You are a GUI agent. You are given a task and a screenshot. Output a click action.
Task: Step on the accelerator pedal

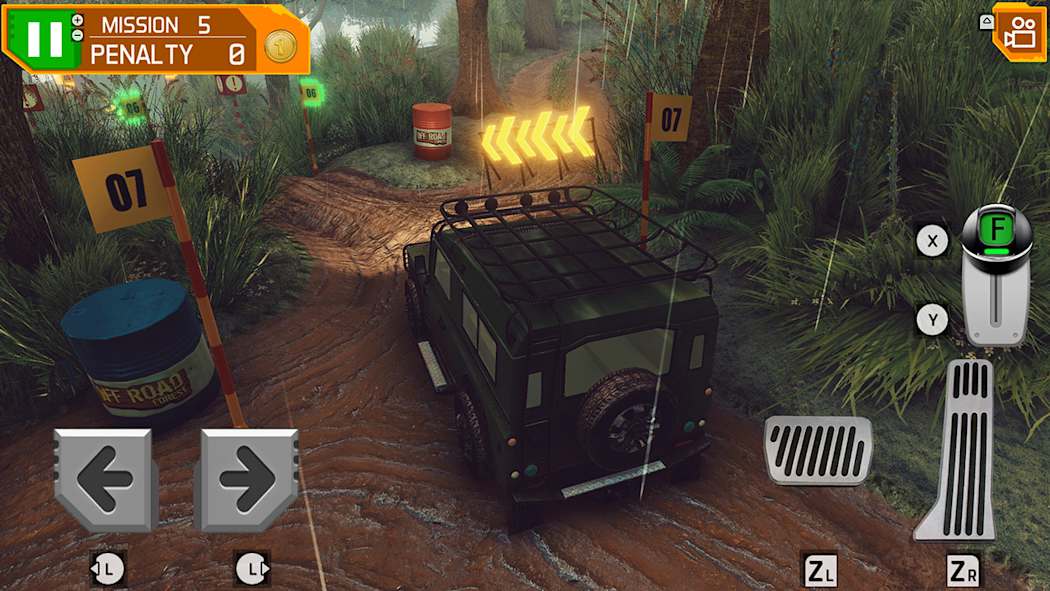(x=957, y=450)
